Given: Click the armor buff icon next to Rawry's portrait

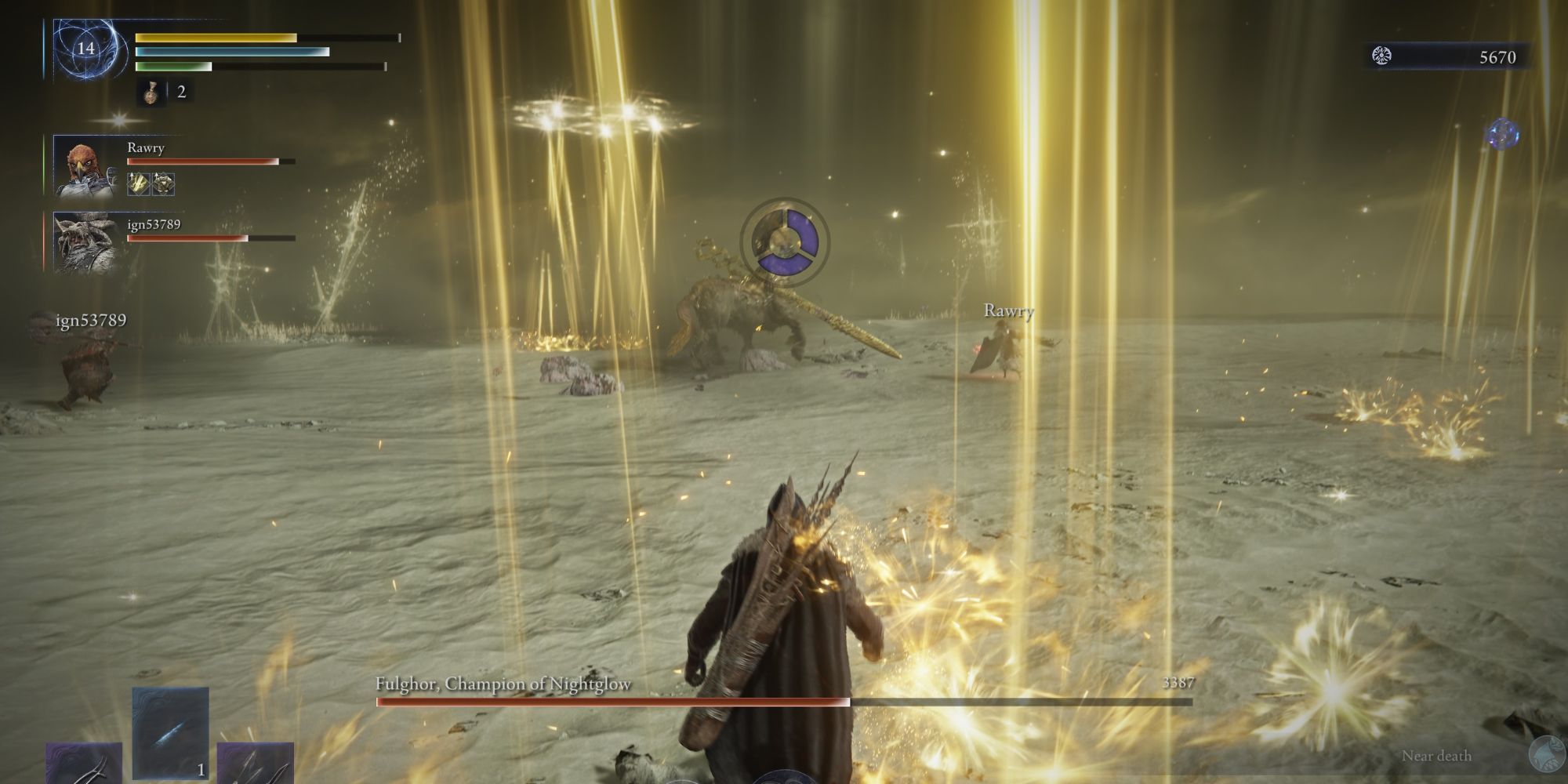Looking at the screenshot, I should 163,183.
